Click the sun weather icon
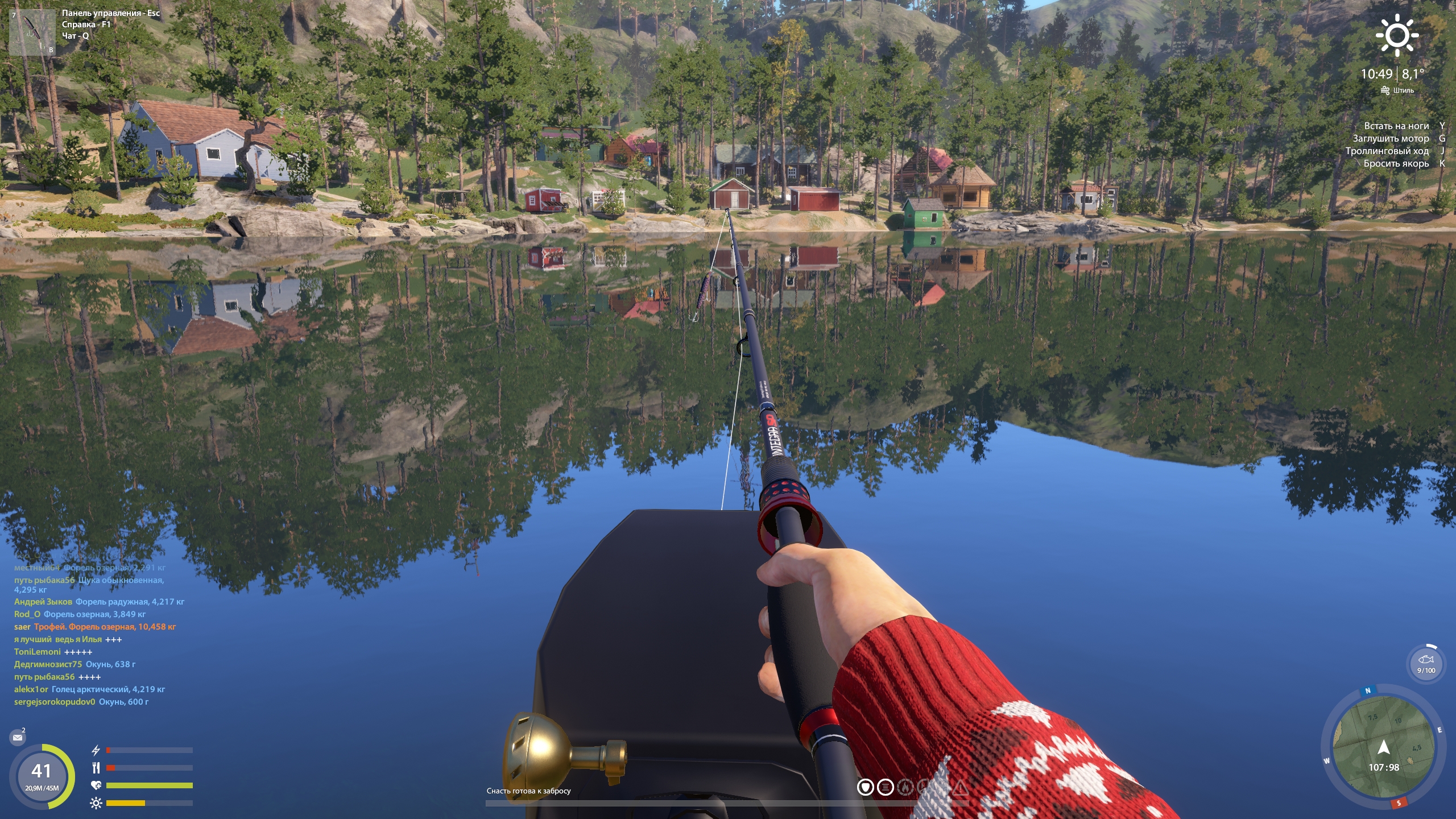 pyautogui.click(x=1397, y=35)
